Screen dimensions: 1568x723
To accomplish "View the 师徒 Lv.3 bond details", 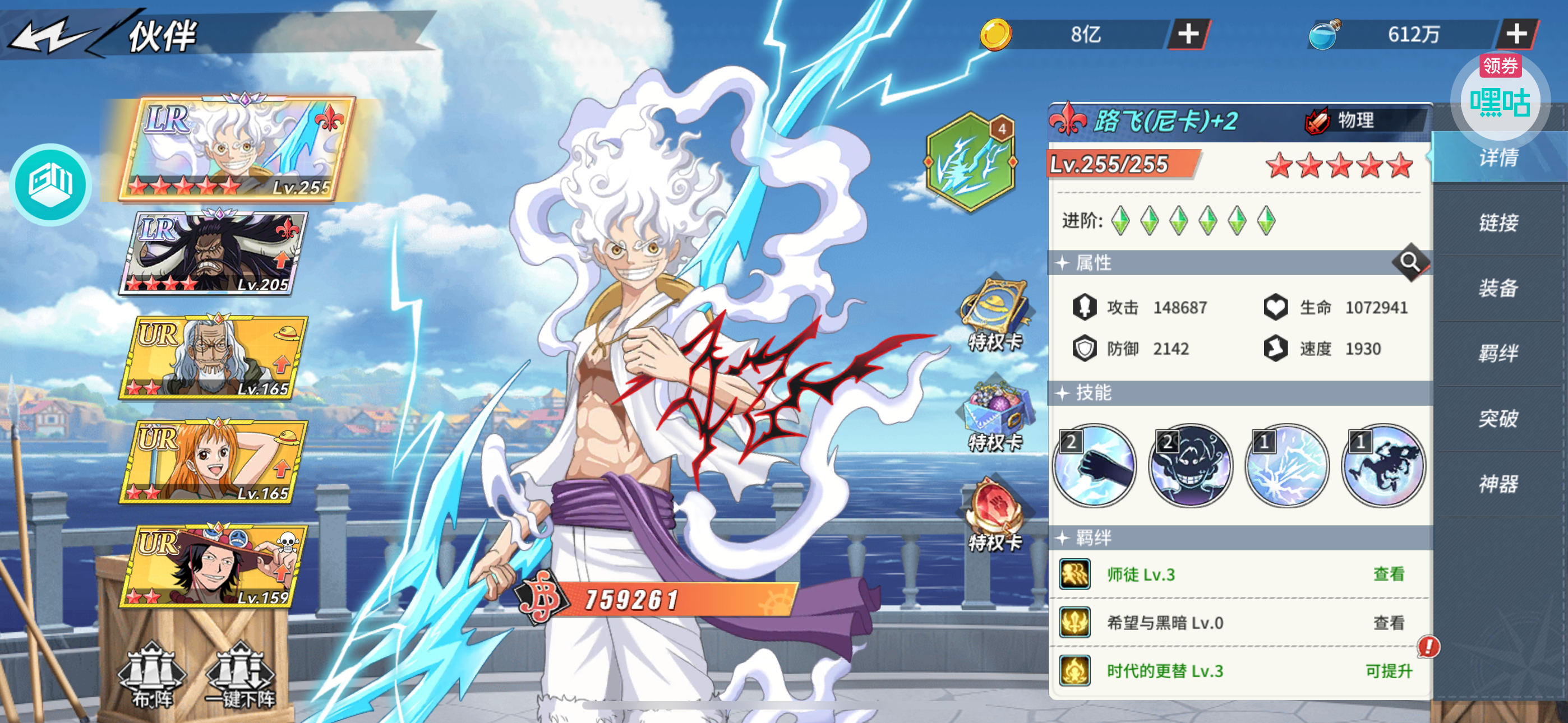I will coord(1389,574).
